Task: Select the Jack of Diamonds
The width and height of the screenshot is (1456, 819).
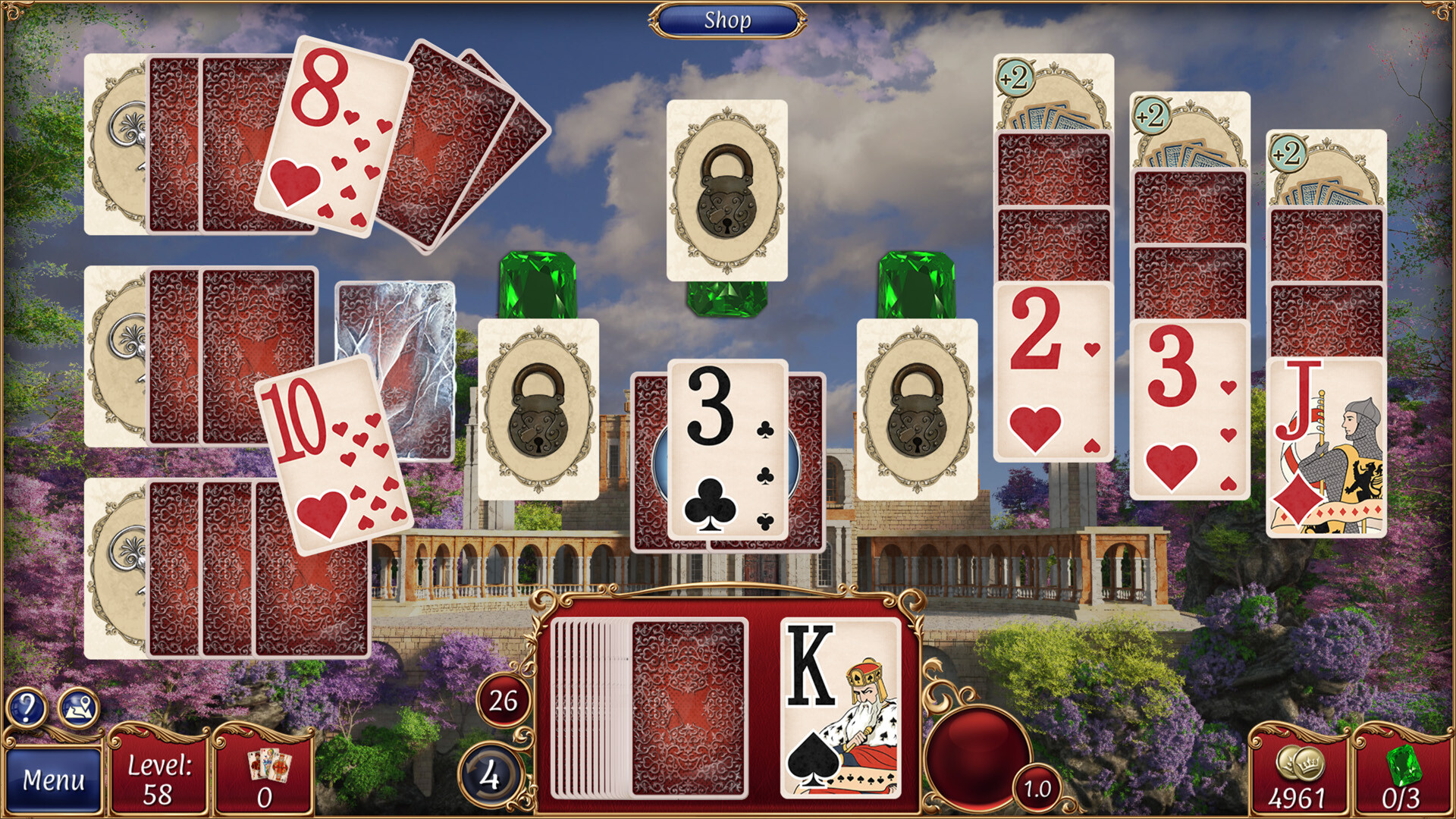Action: tap(1327, 447)
